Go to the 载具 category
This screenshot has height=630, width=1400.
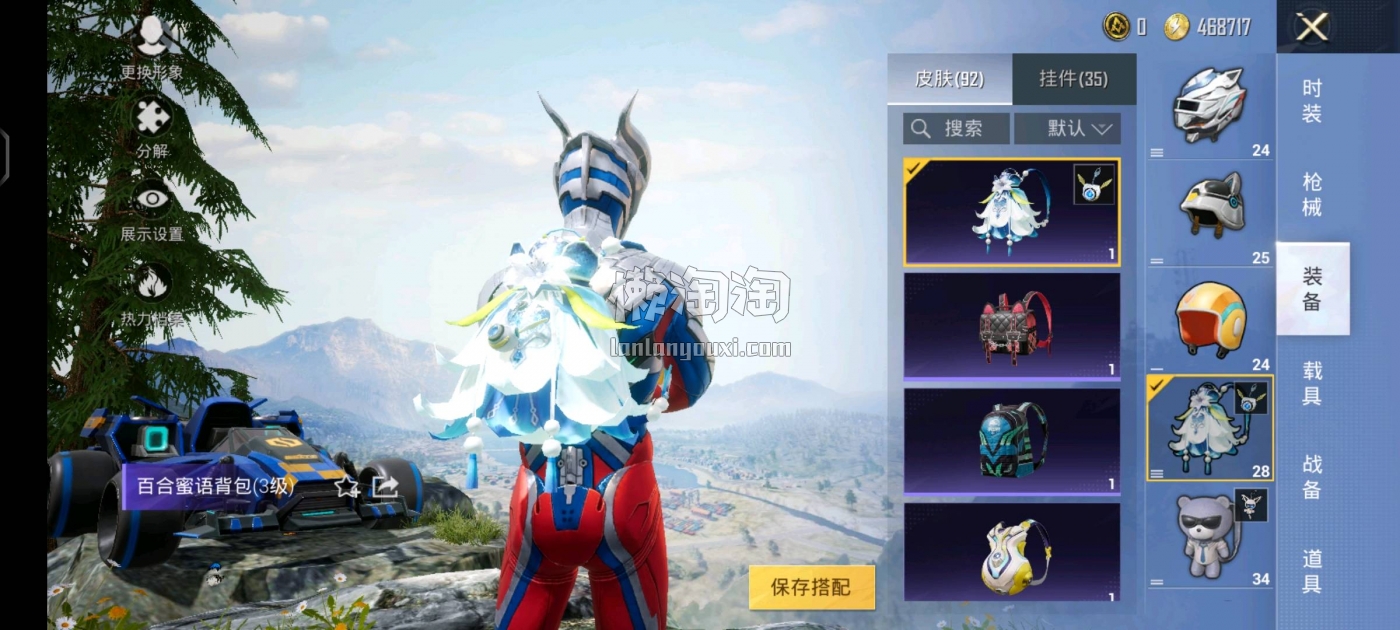tap(1312, 383)
